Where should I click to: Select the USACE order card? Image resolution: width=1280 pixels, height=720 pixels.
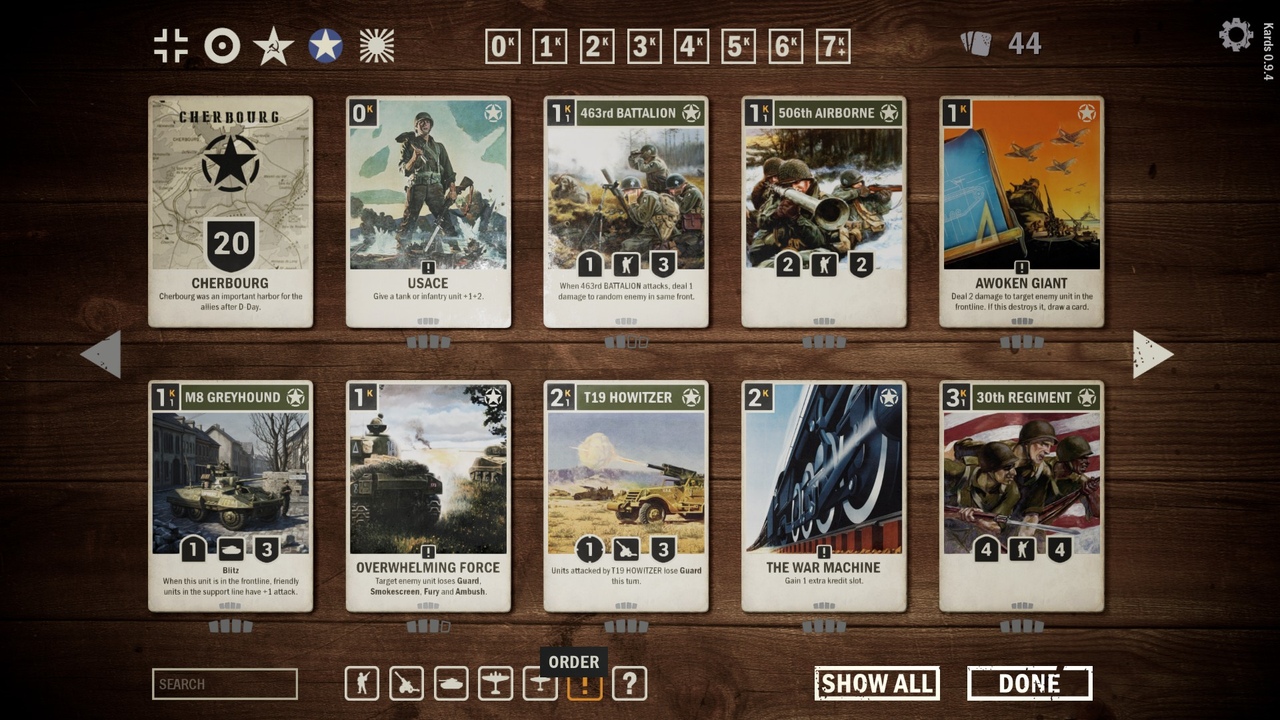pyautogui.click(x=428, y=212)
